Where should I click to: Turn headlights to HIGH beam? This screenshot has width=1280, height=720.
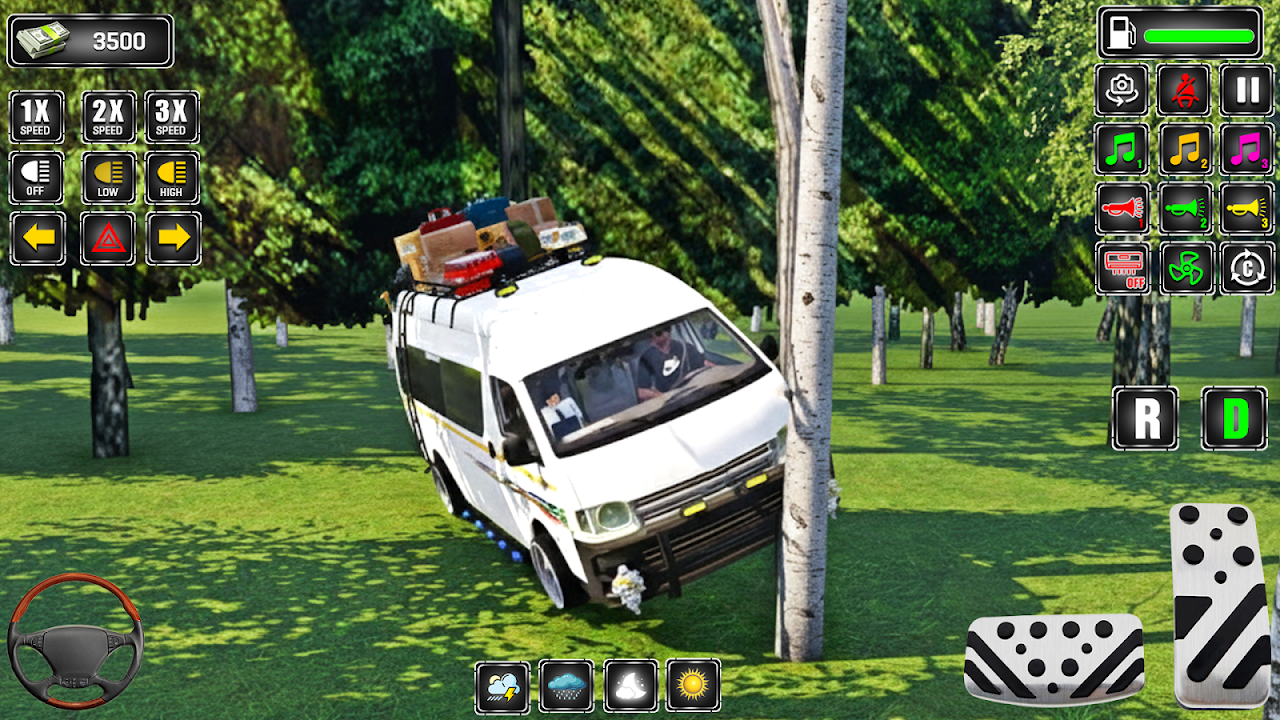tap(172, 178)
